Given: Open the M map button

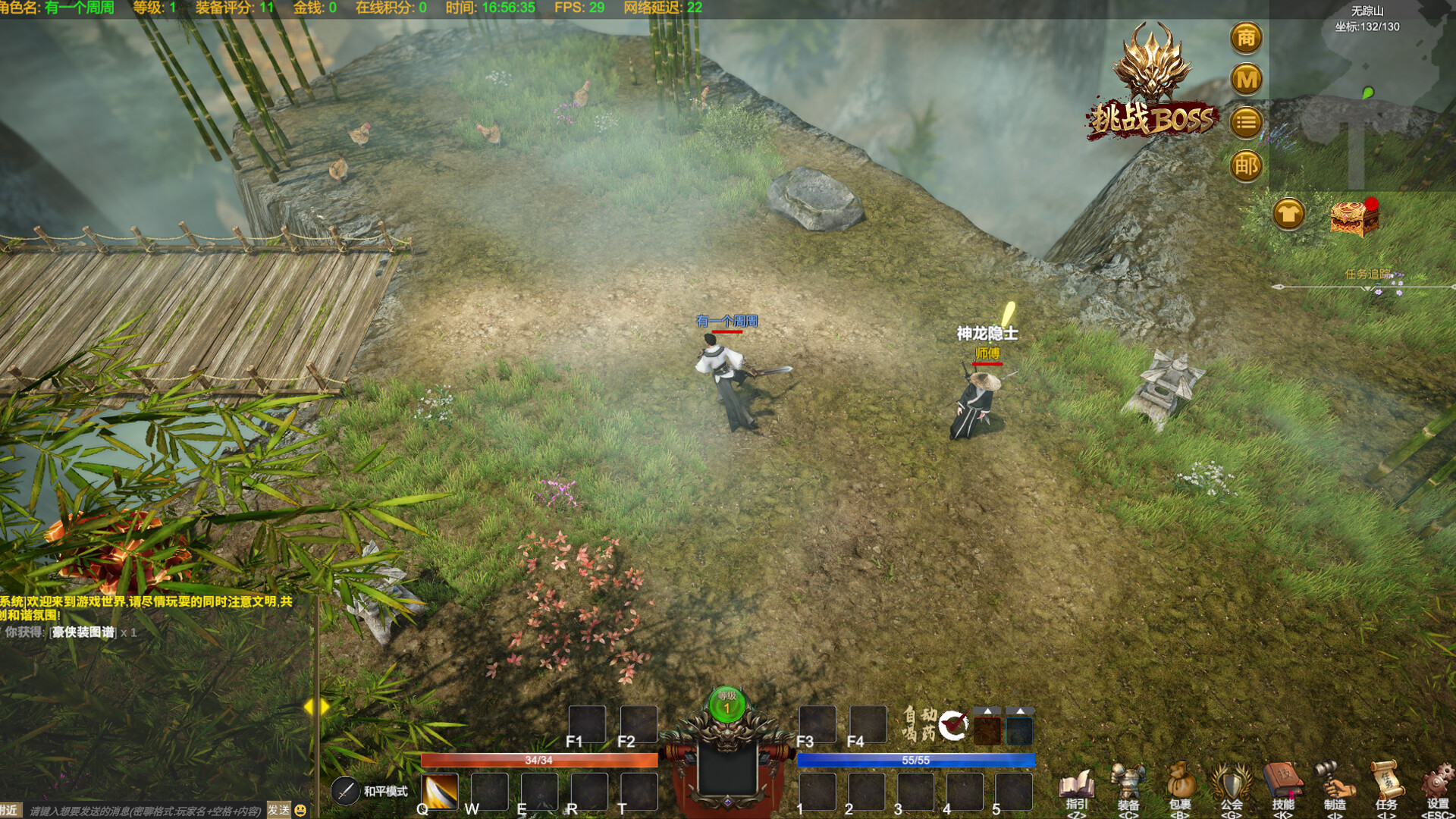Looking at the screenshot, I should pos(1244,79).
